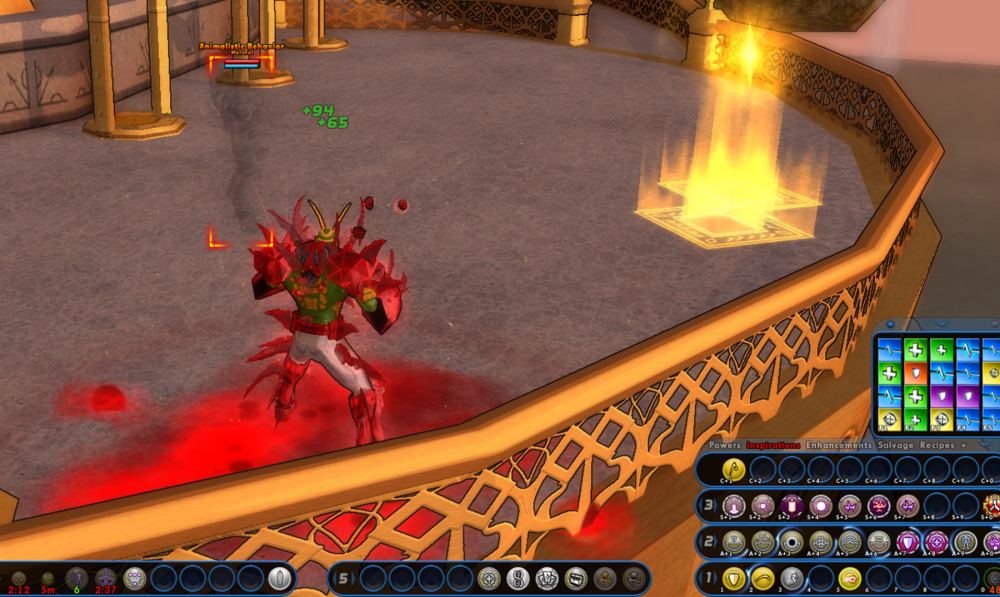1000x597 pixels.
Task: Open the Powers tab
Action: pos(725,444)
